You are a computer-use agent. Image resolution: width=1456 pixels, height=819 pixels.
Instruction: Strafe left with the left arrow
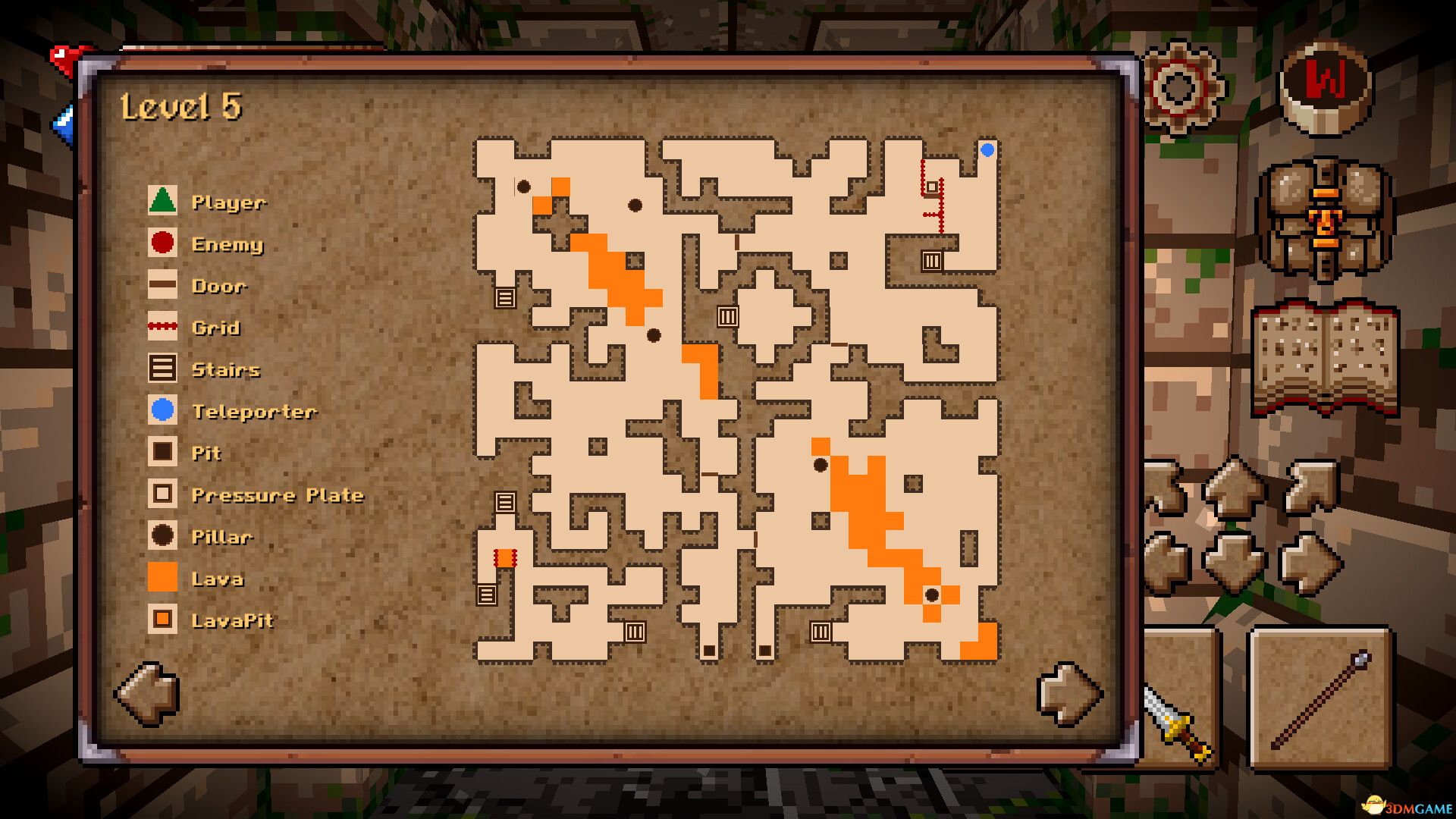[x=1166, y=563]
